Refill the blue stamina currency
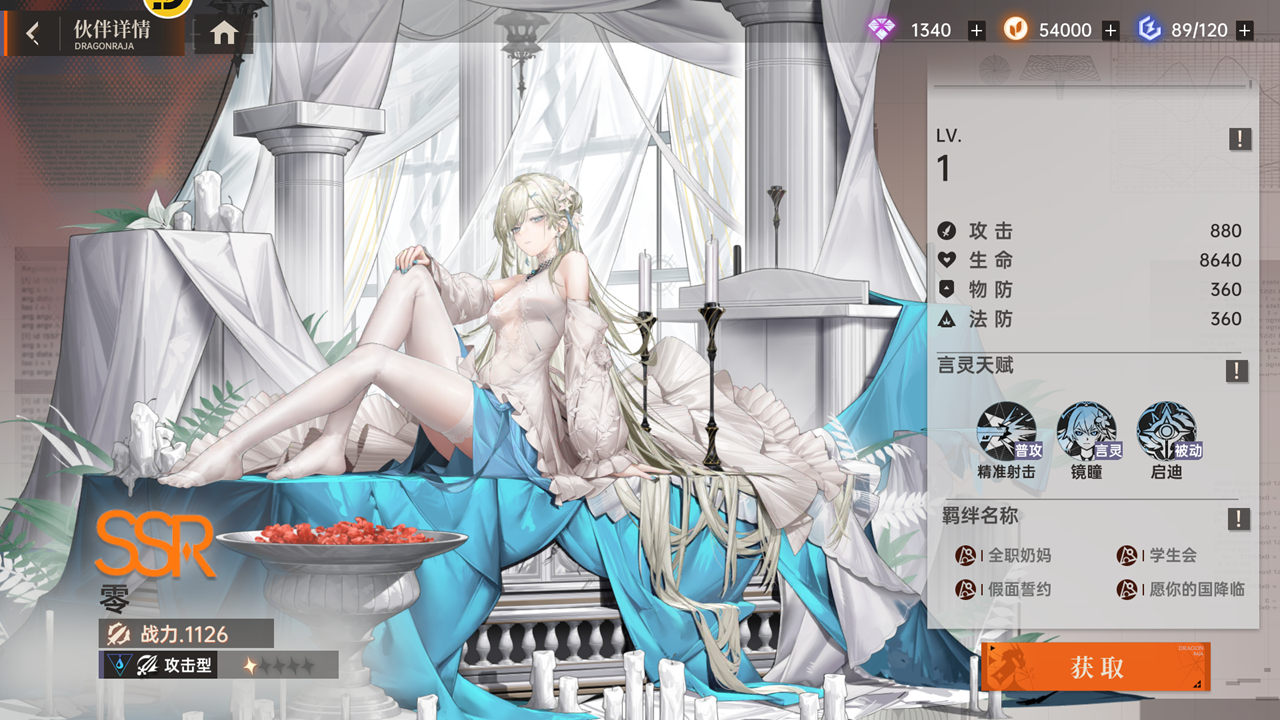Screen dimensions: 1280x720 (x=1244, y=31)
